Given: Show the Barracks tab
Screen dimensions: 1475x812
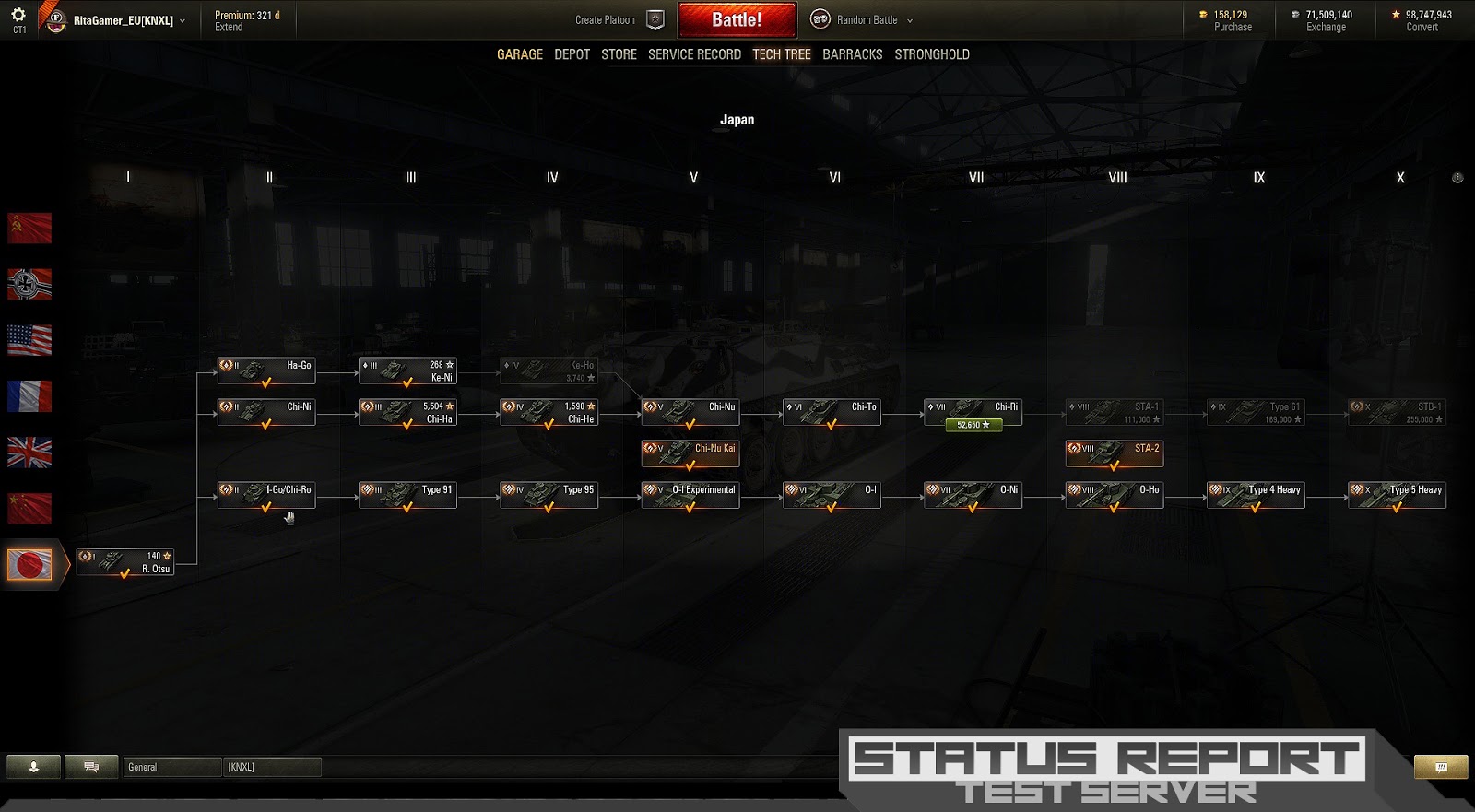Looking at the screenshot, I should pos(852,54).
